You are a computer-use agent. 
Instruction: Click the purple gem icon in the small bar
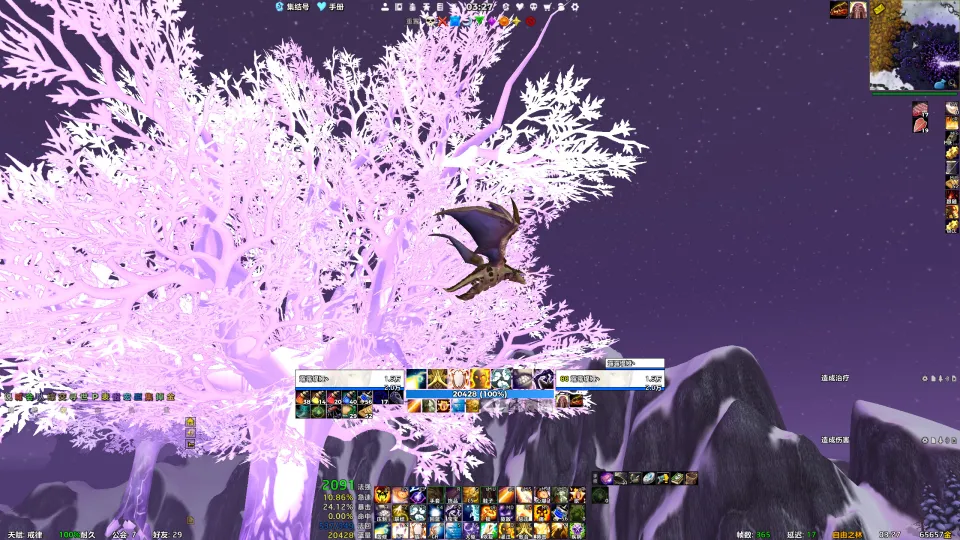pyautogui.click(x=607, y=478)
